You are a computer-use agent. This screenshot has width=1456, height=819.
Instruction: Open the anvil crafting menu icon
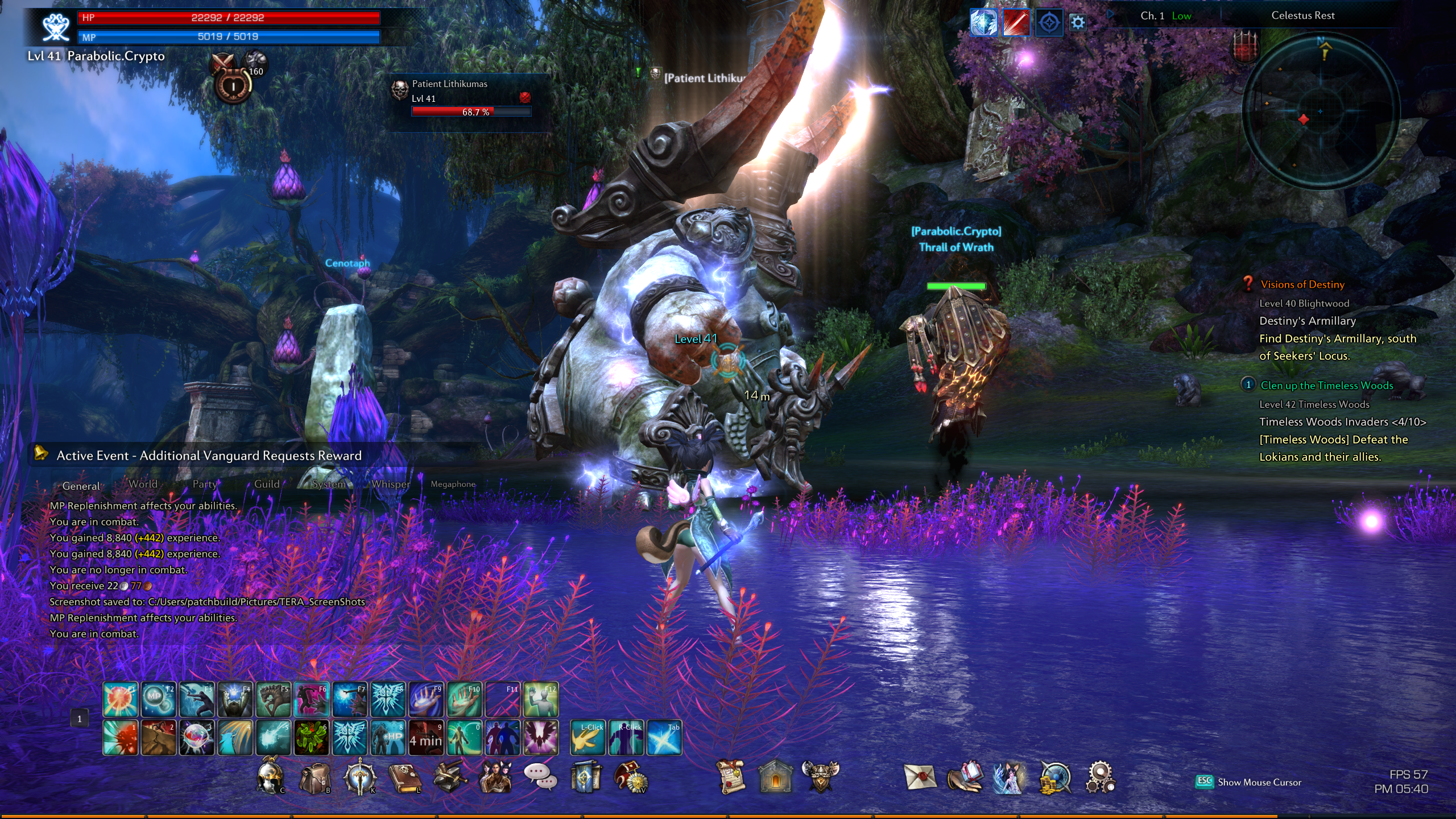tap(450, 777)
